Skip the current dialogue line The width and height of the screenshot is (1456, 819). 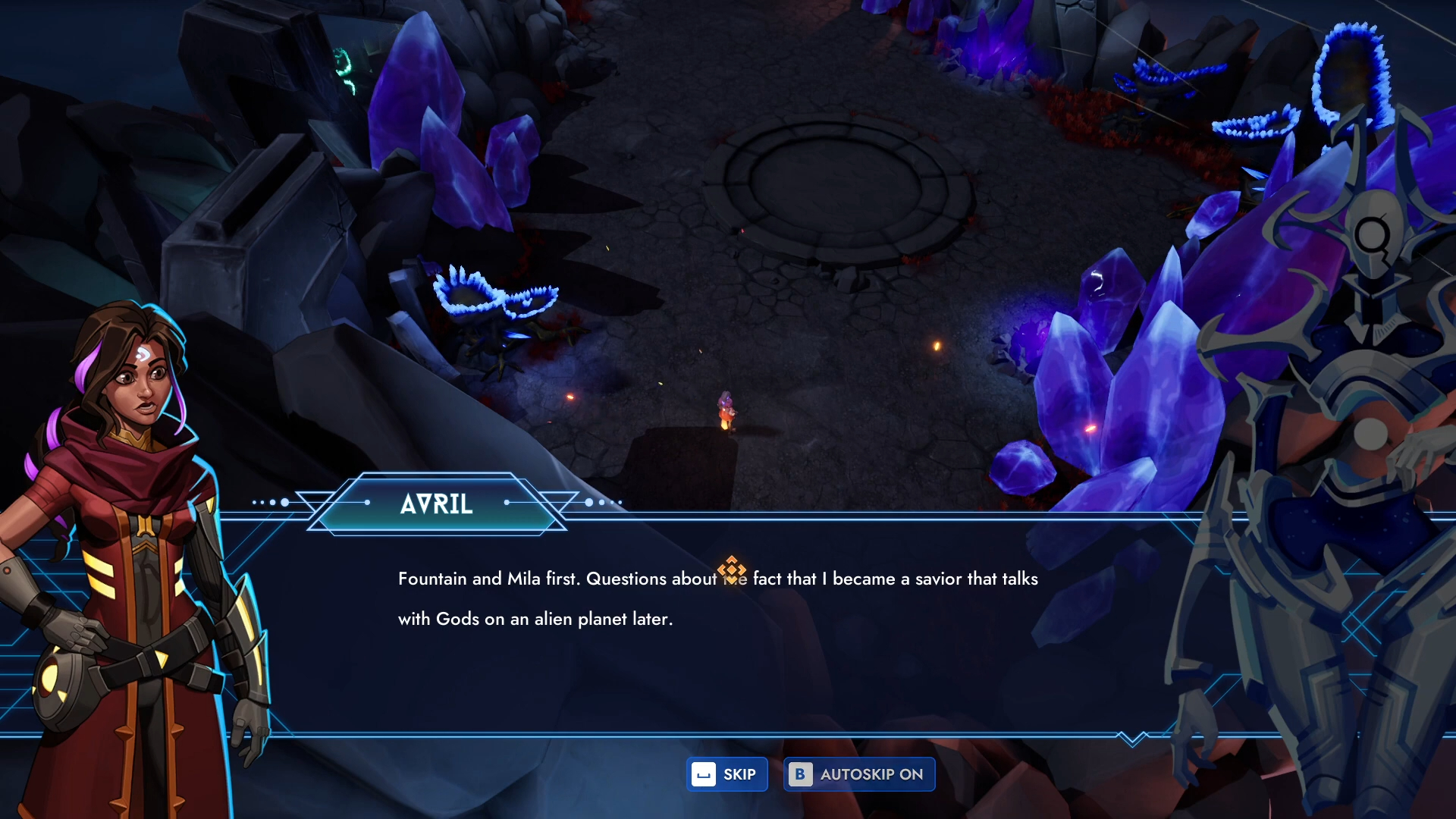726,774
